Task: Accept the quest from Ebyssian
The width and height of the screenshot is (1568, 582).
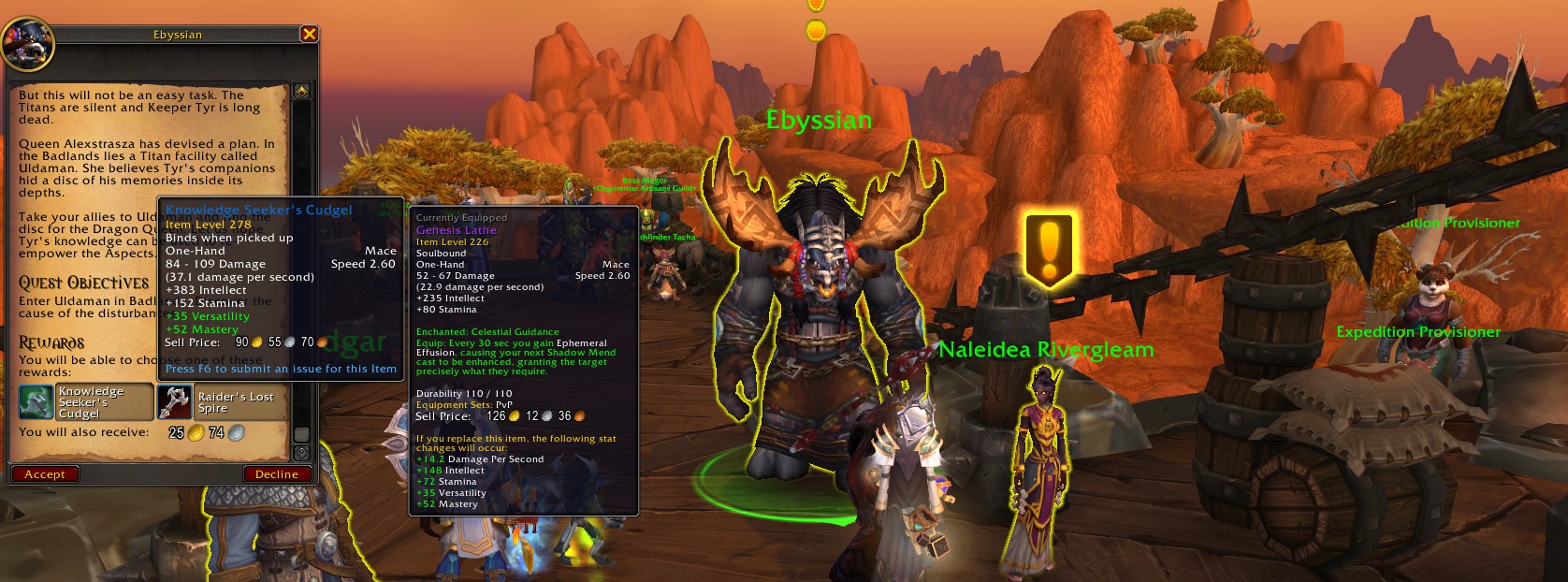Action: [x=45, y=474]
